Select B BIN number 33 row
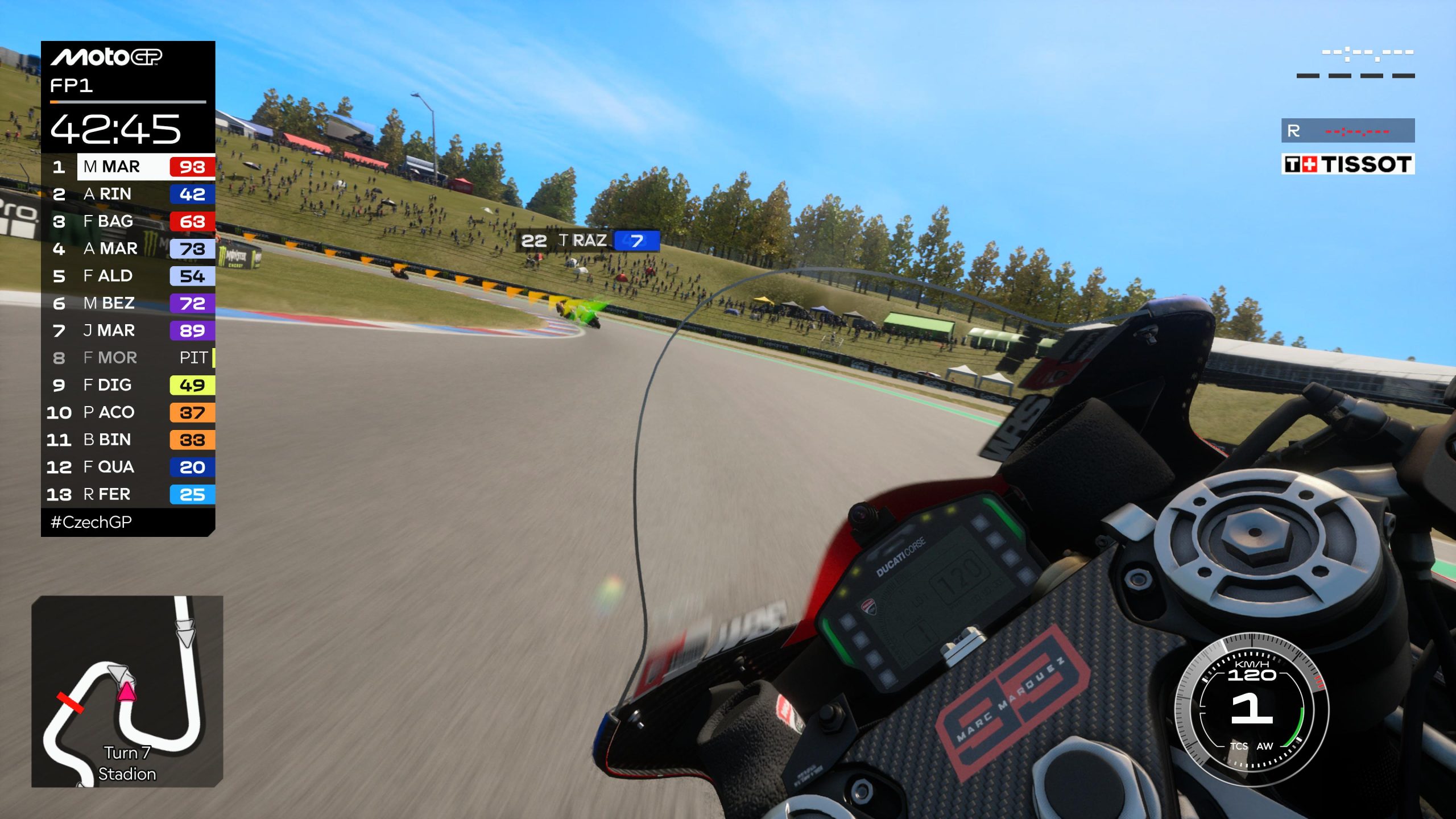Image resolution: width=1456 pixels, height=819 pixels. click(x=129, y=440)
